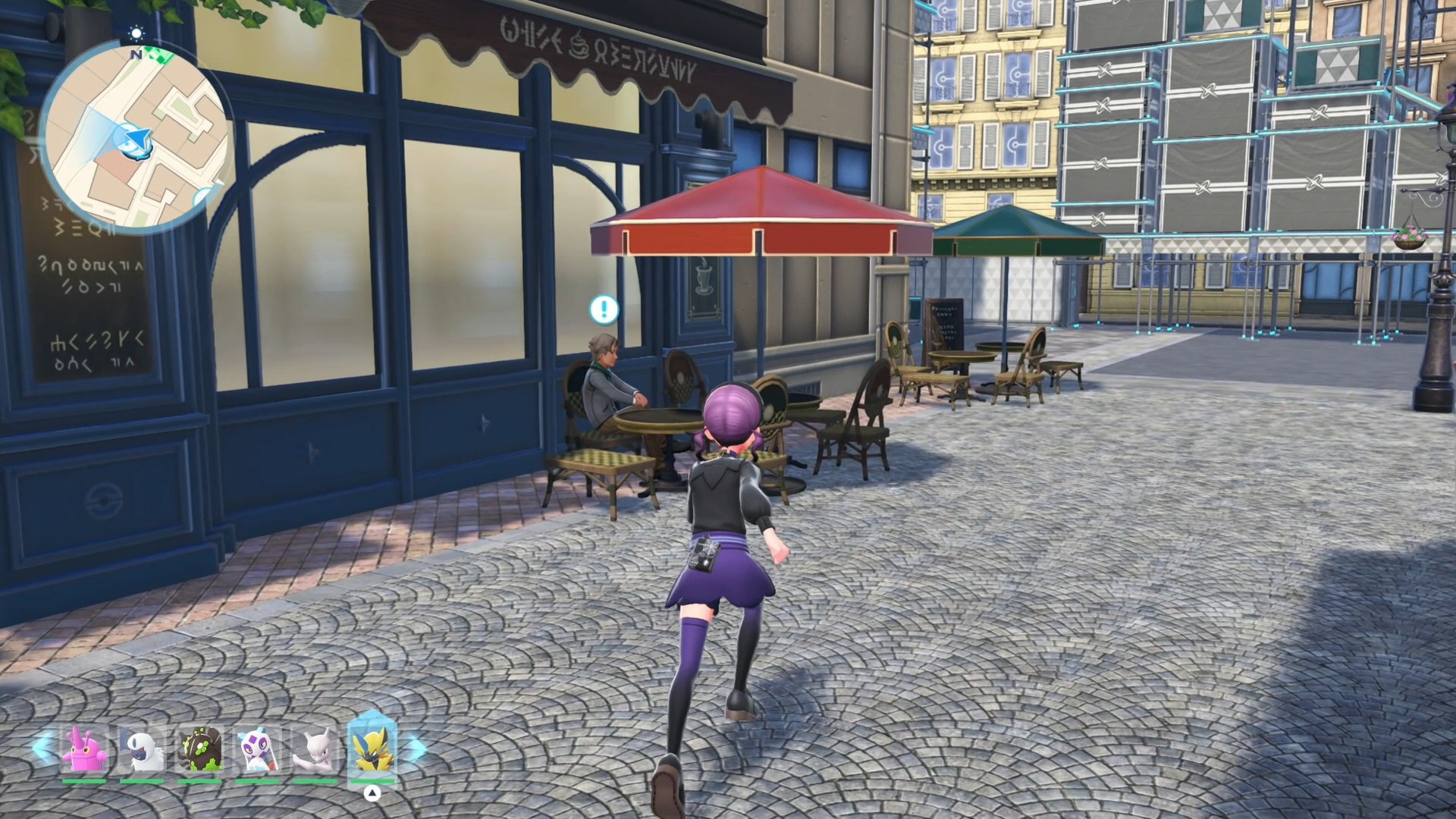Image resolution: width=1456 pixels, height=819 pixels.
Task: Click the party bar's left arrow
Action: pyautogui.click(x=40, y=748)
